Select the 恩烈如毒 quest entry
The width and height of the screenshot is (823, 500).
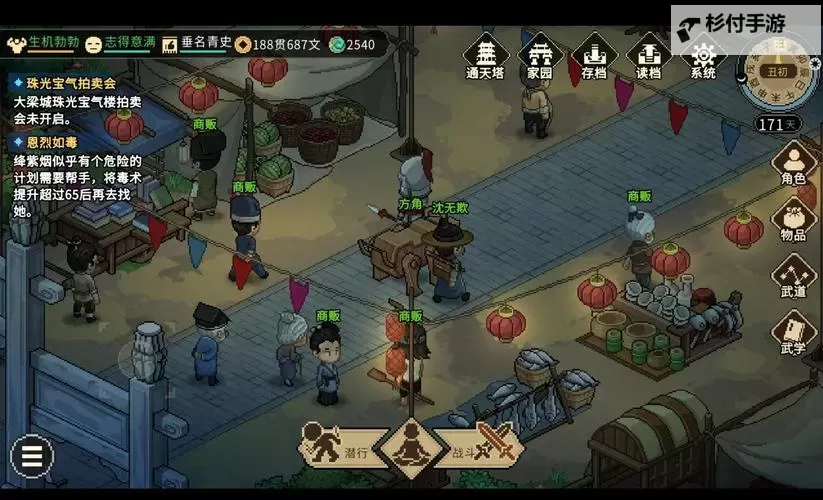point(58,142)
